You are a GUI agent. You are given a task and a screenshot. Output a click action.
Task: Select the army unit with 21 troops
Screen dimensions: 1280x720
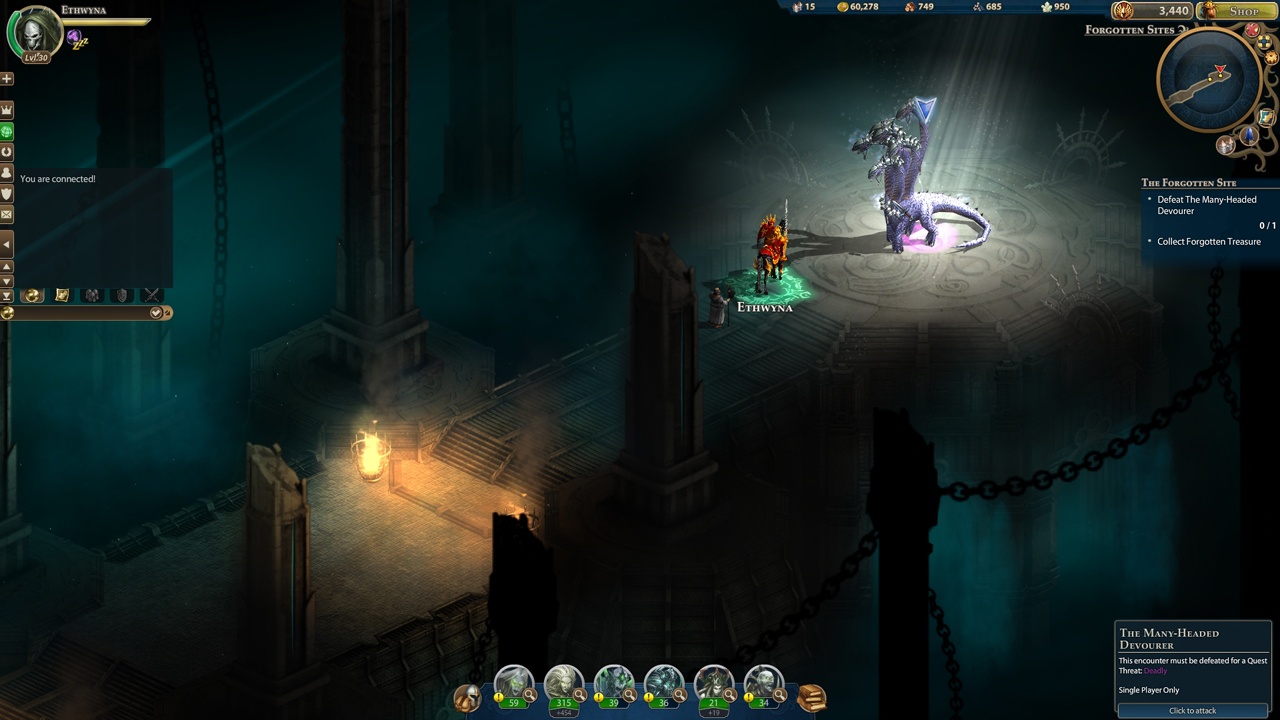713,685
